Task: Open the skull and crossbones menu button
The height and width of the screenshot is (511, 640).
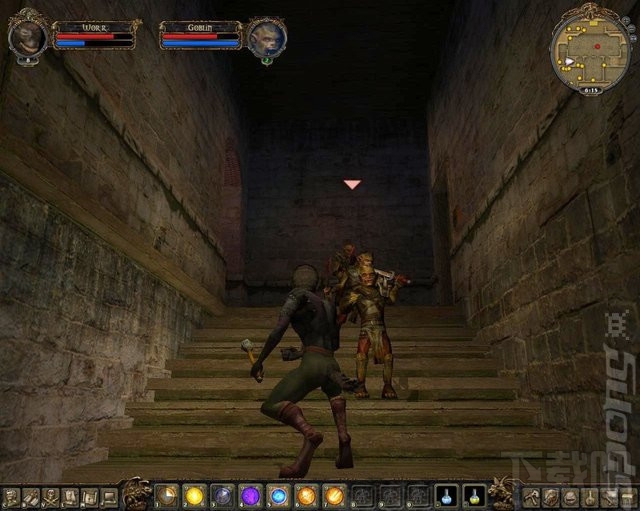Action: [x=50, y=497]
